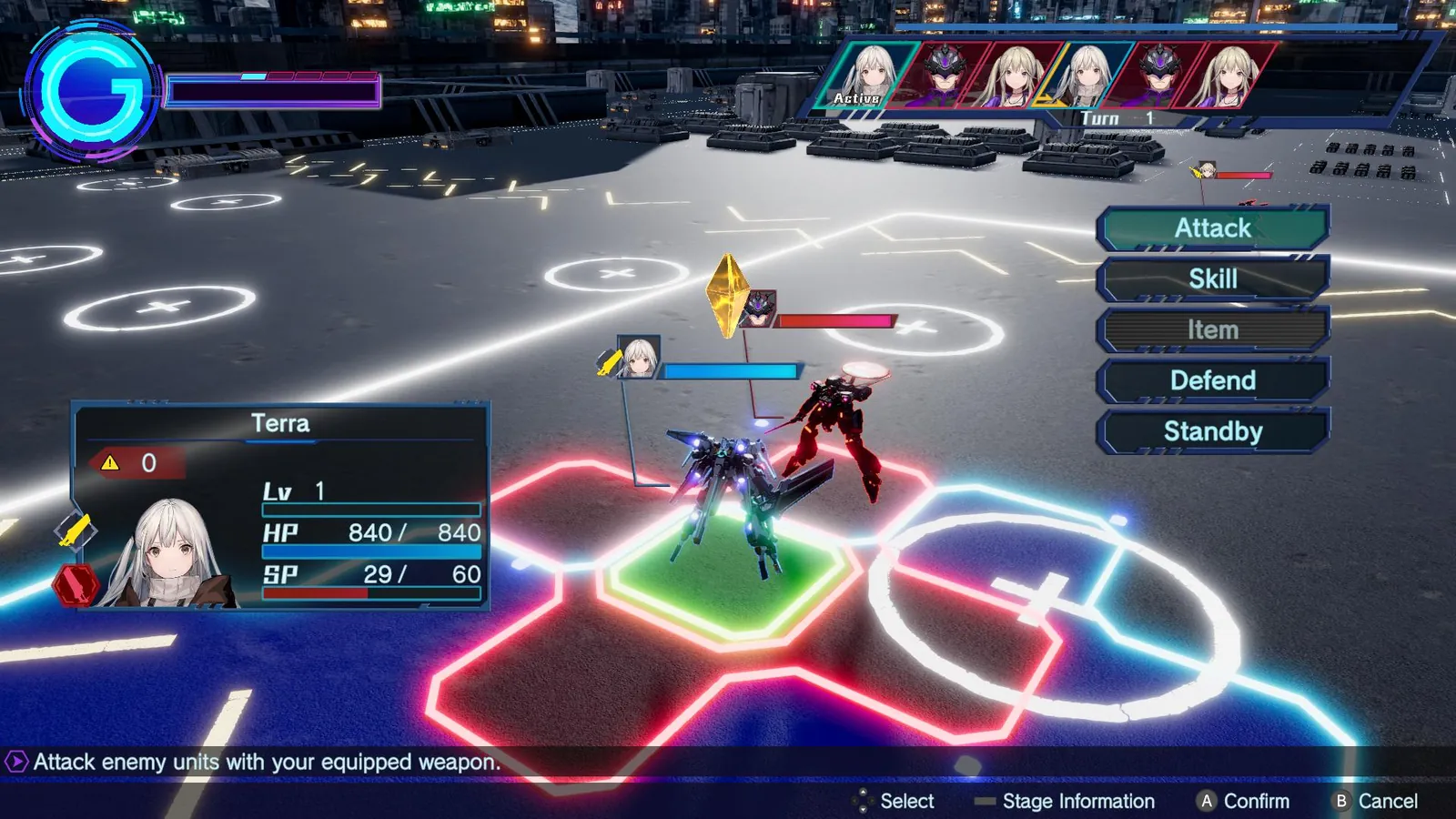Choose Attack from the battle command menu
This screenshot has height=819, width=1456.
pos(1212,227)
